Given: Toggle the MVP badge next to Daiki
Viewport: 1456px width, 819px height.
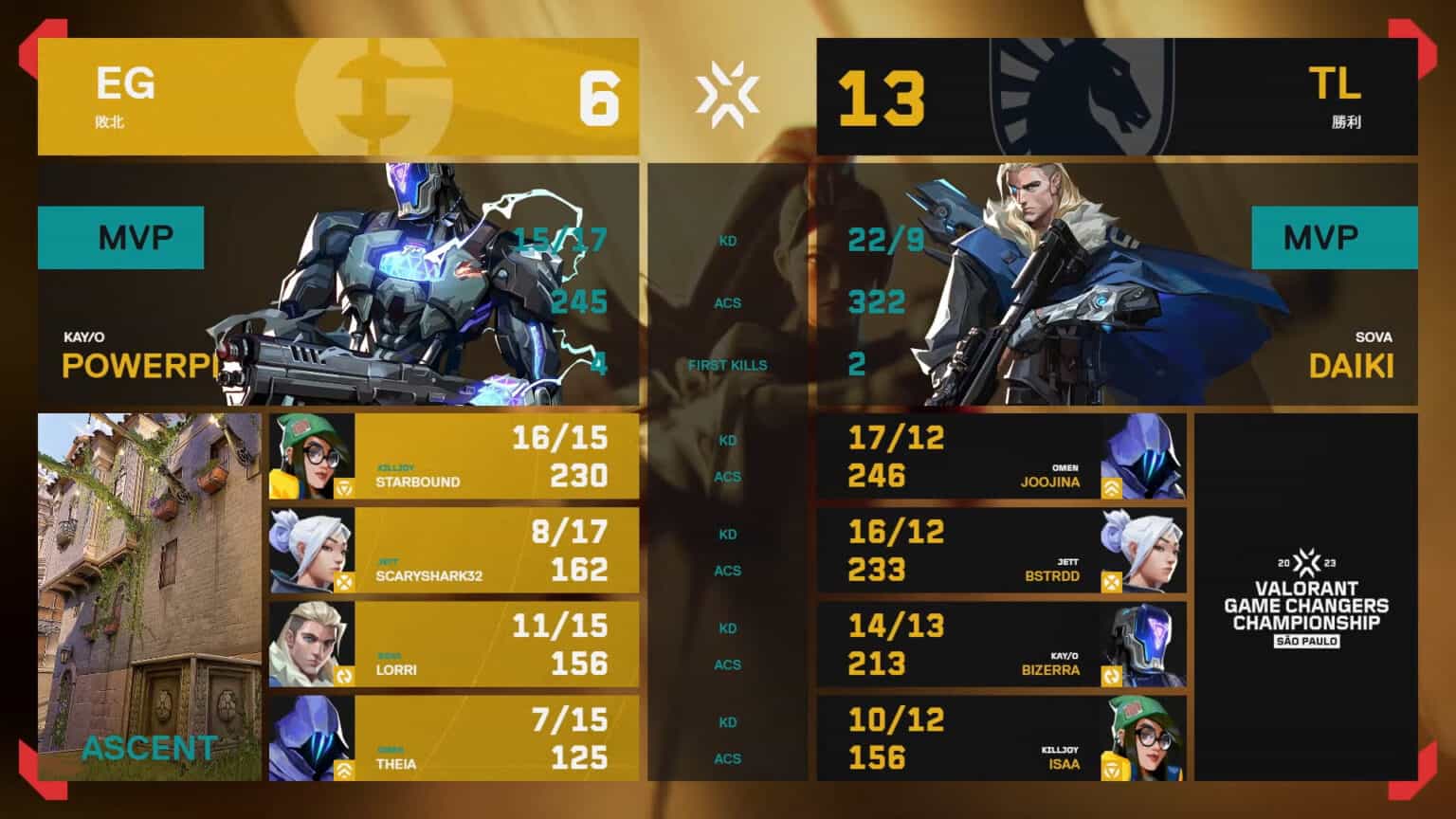Looking at the screenshot, I should (x=1336, y=238).
